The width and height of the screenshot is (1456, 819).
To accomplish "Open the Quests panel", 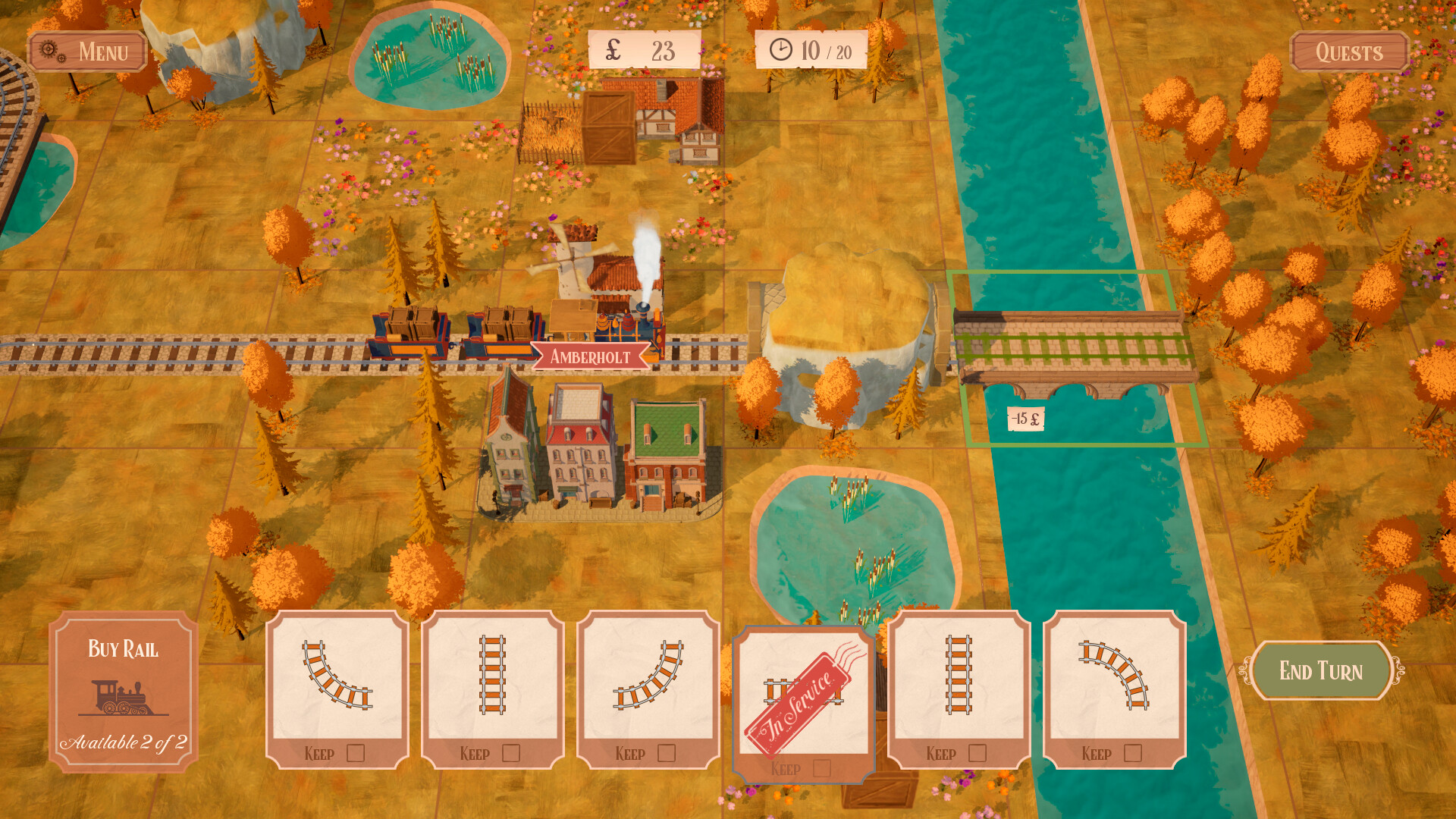I will pyautogui.click(x=1350, y=52).
